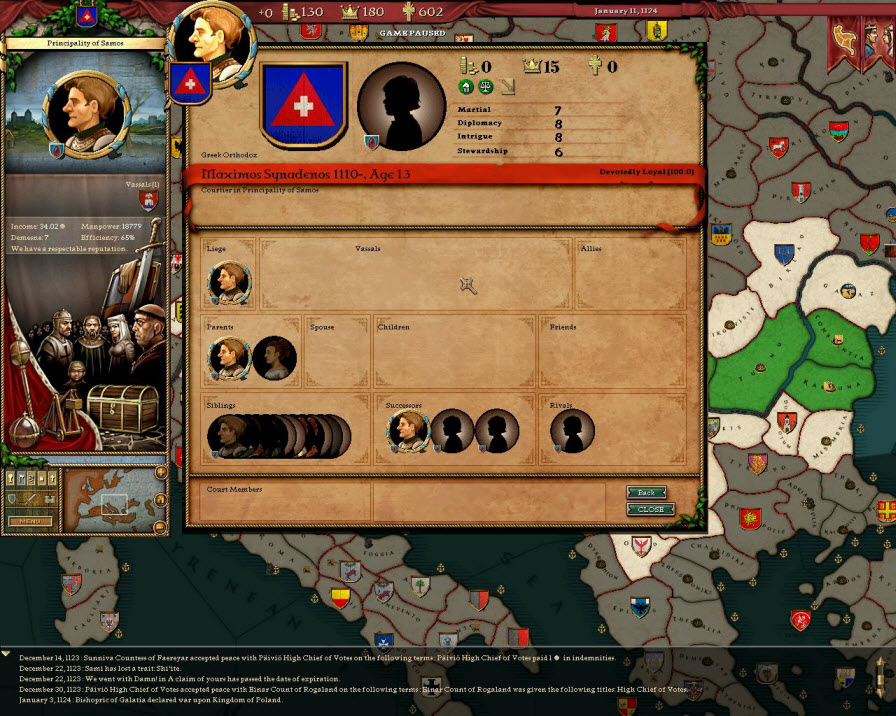View the dark-haired mother portrait under Parents
This screenshot has width=896, height=716.
click(x=273, y=358)
